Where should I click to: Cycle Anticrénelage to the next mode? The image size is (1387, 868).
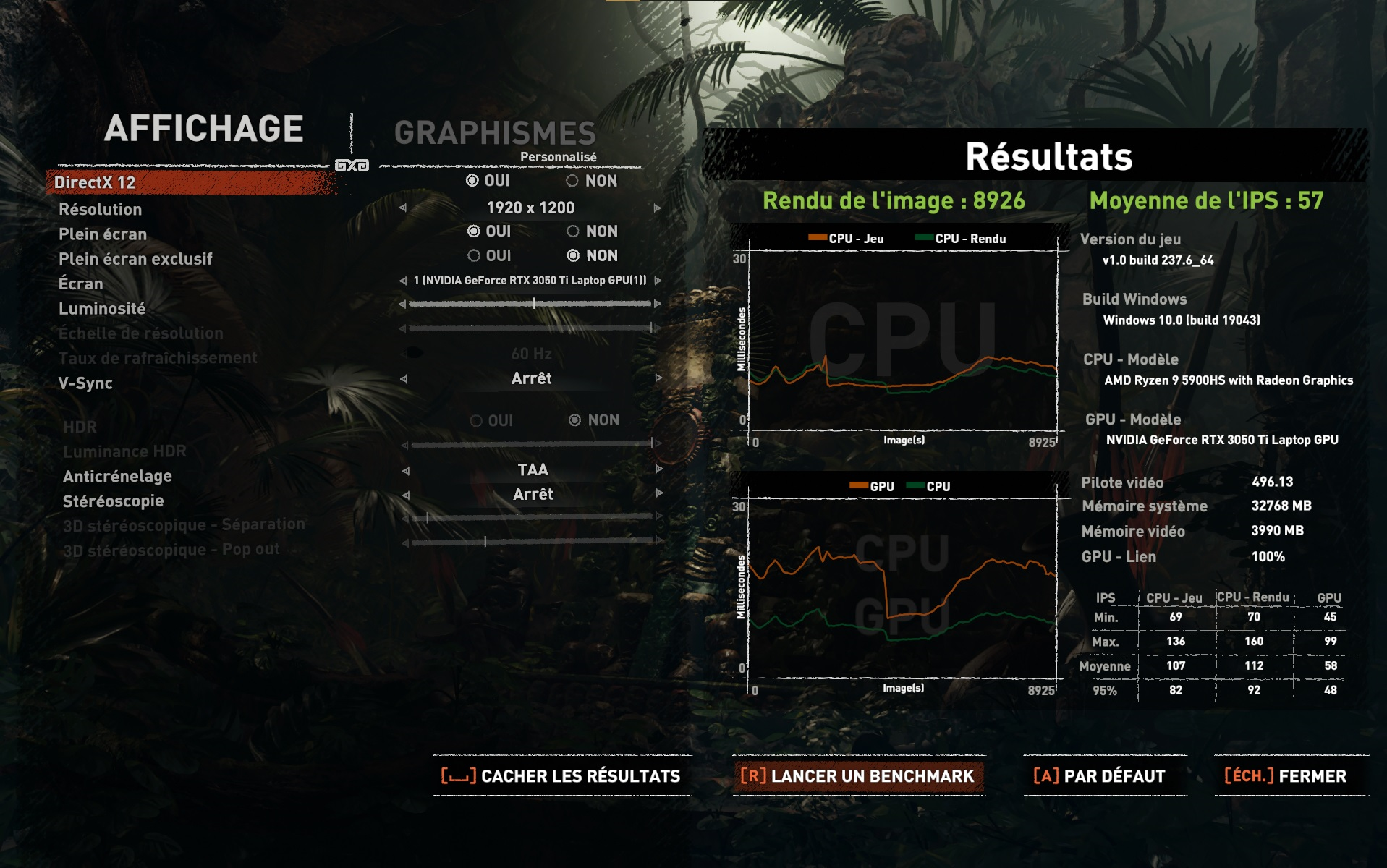point(659,469)
